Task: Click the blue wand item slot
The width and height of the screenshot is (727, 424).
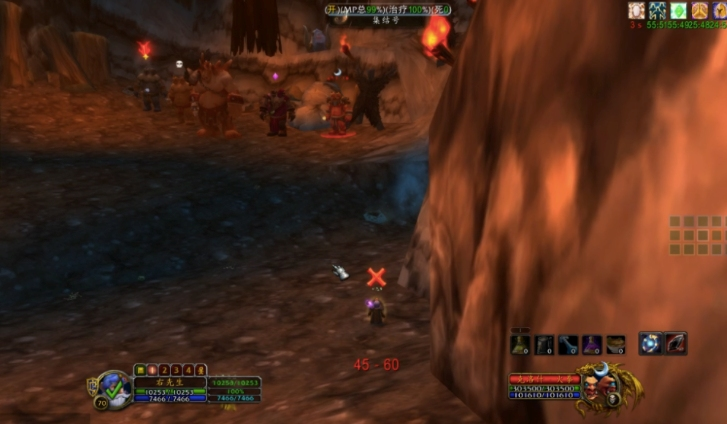Action: coord(568,345)
